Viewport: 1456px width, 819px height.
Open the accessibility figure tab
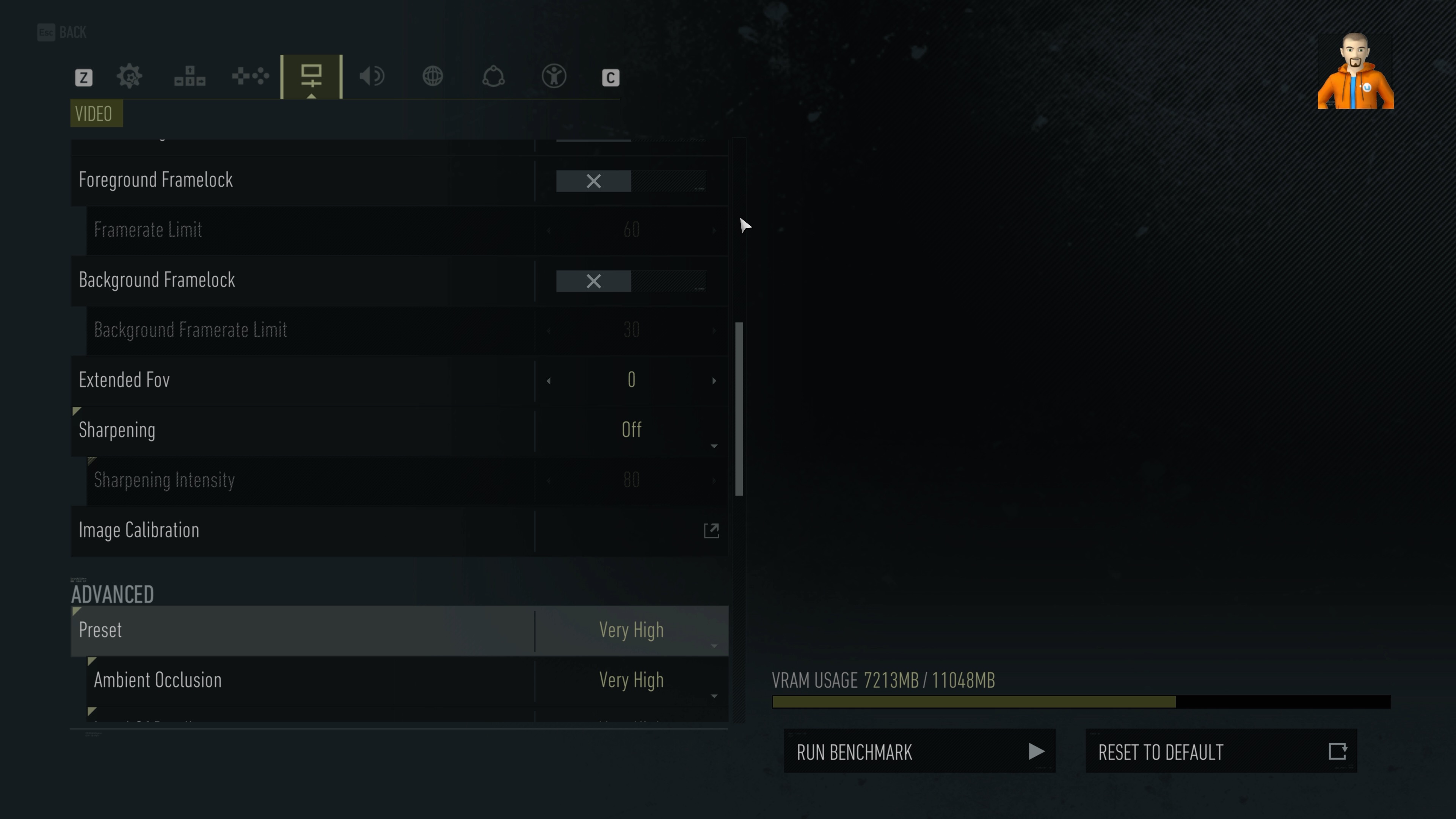[x=554, y=76]
